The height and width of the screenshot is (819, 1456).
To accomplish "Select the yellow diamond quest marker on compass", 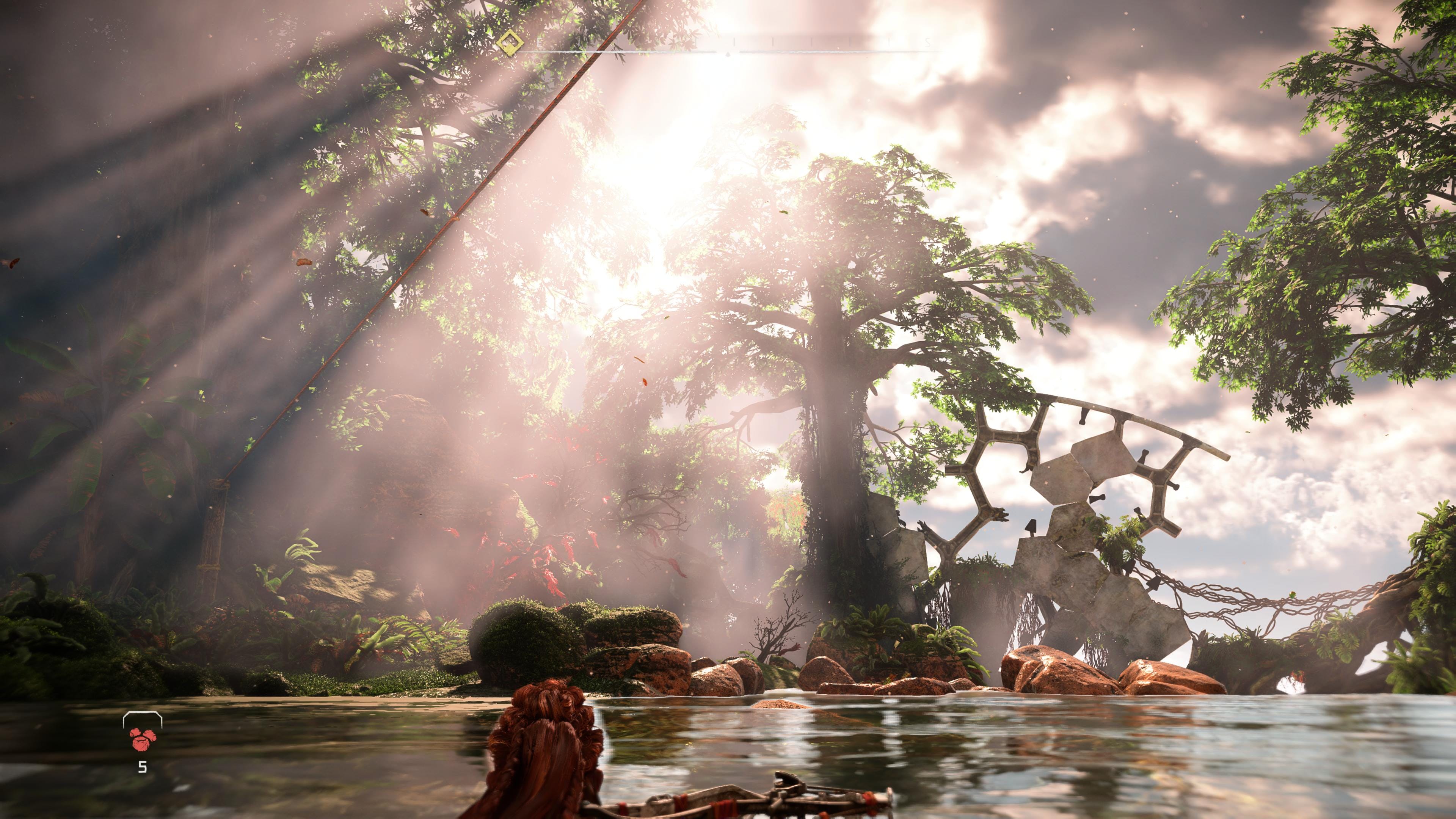I will coord(510,42).
